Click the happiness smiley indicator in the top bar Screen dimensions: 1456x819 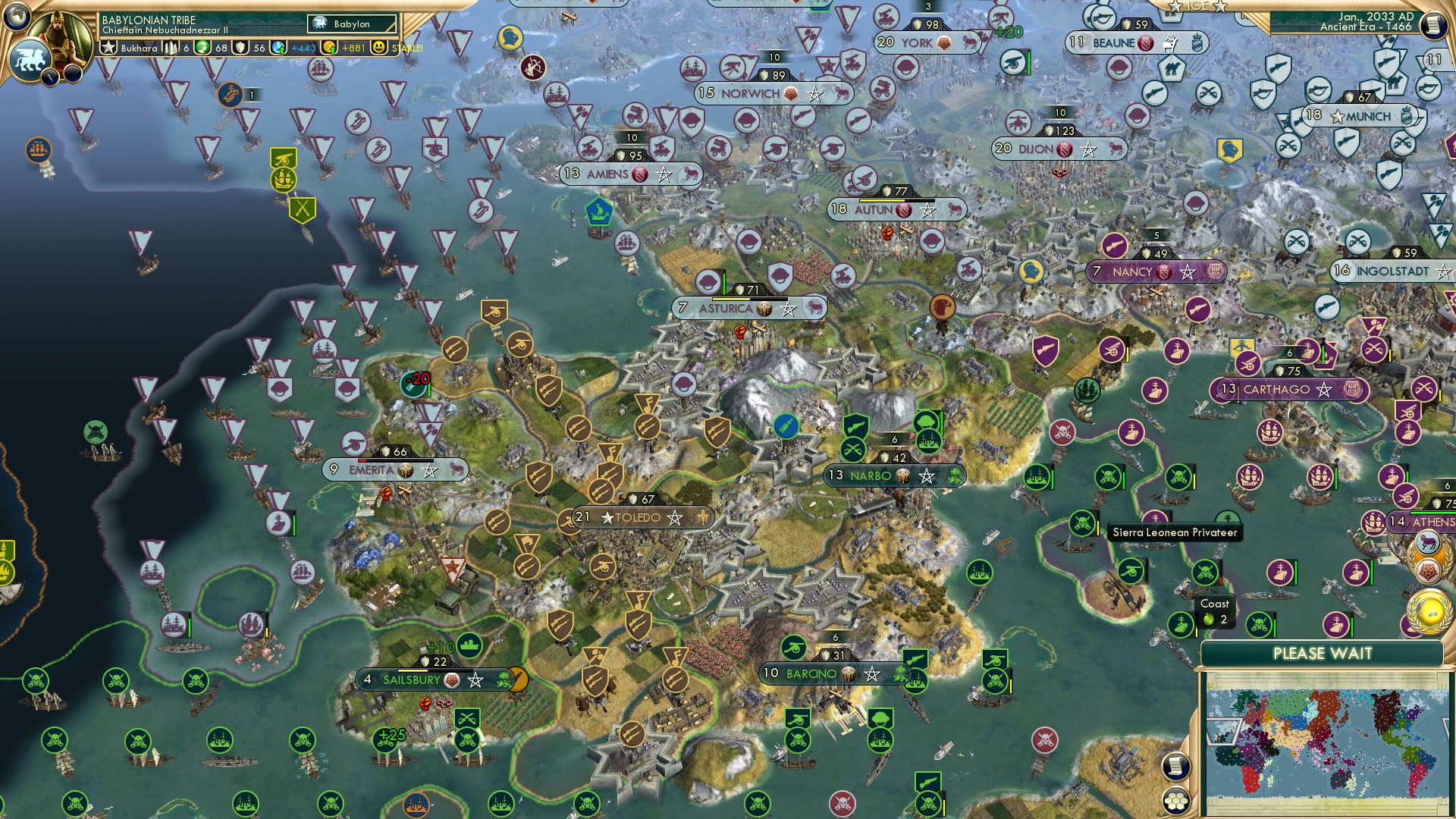click(379, 47)
